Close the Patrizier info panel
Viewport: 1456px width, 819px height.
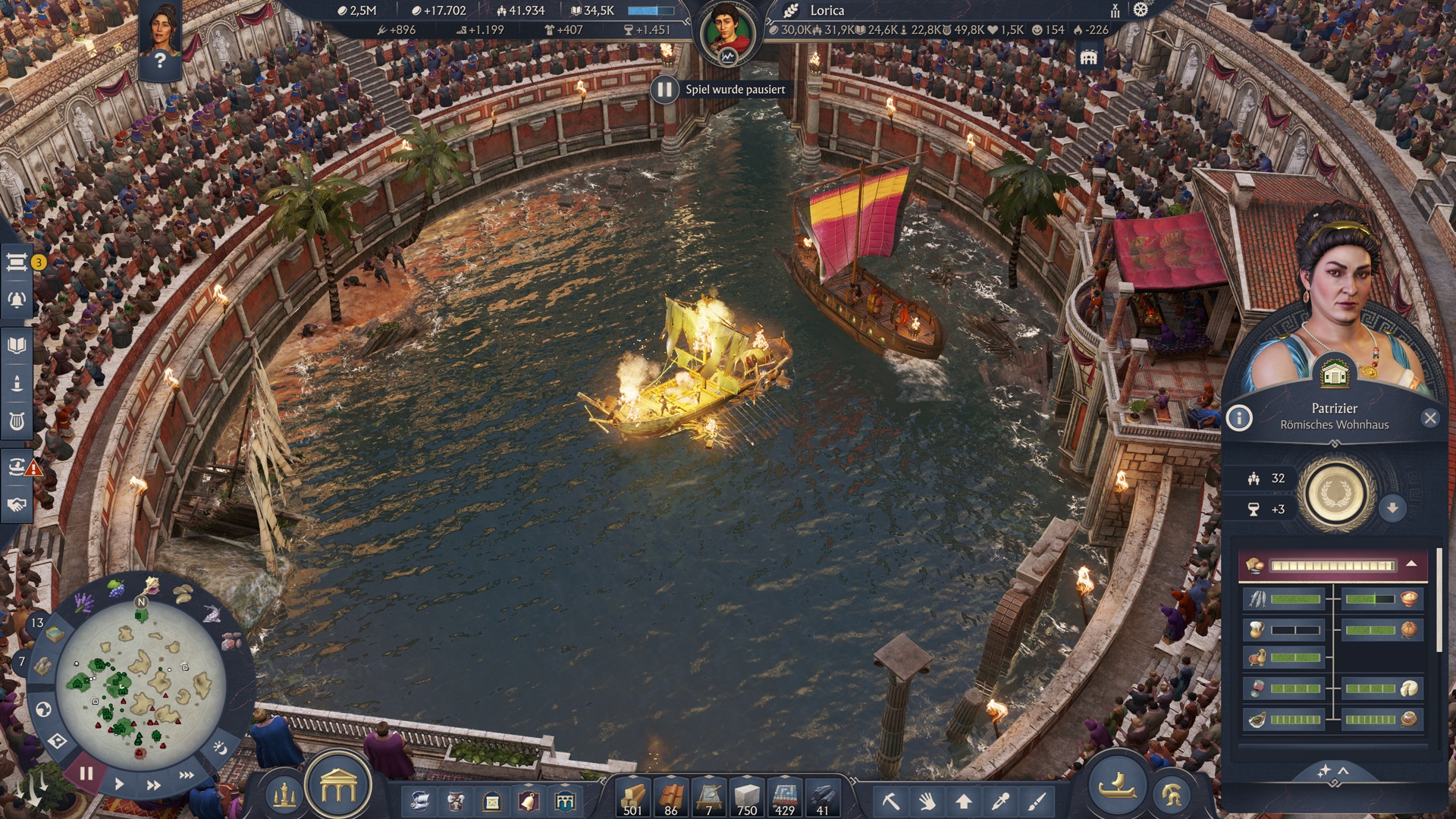click(x=1430, y=418)
